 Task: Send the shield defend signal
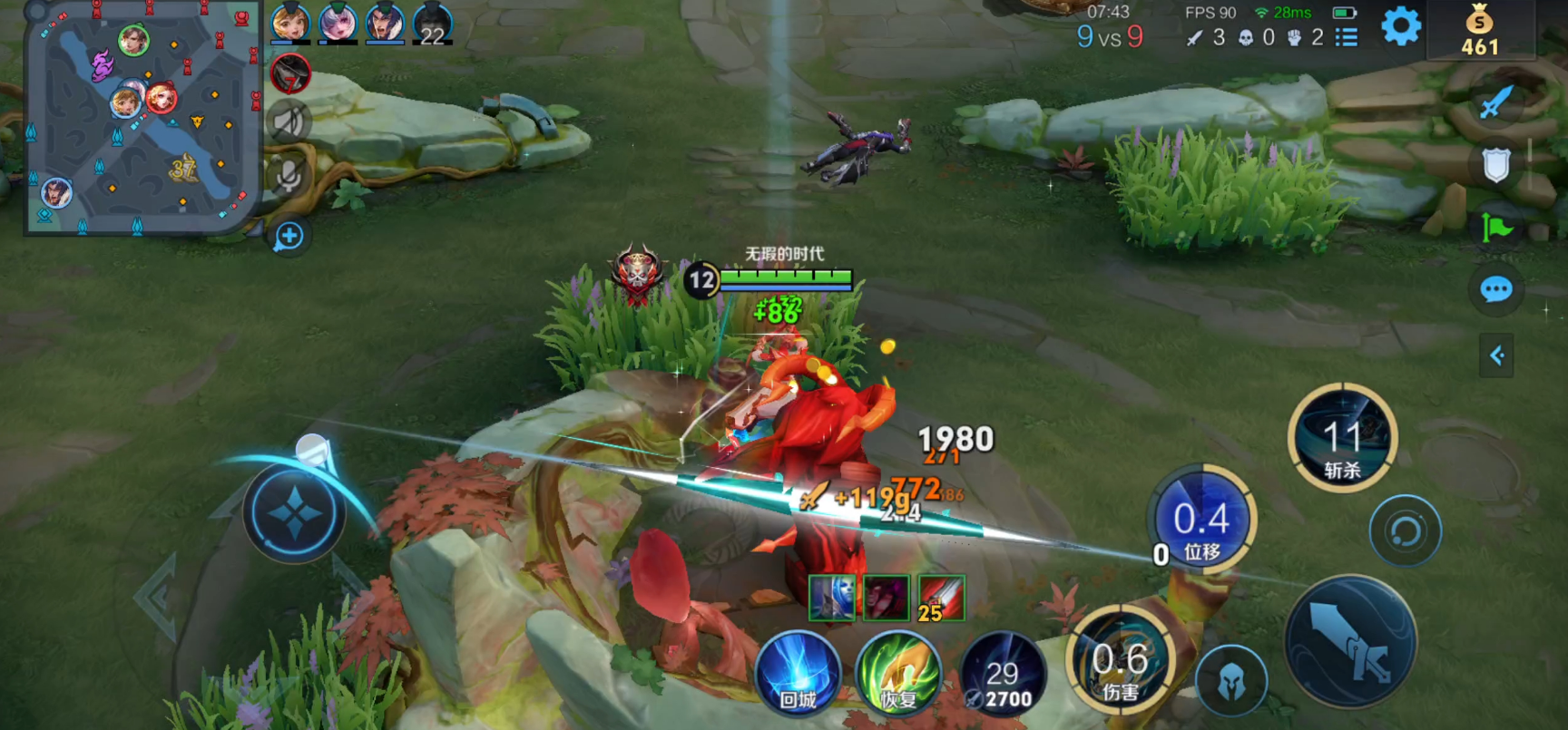click(x=1495, y=165)
